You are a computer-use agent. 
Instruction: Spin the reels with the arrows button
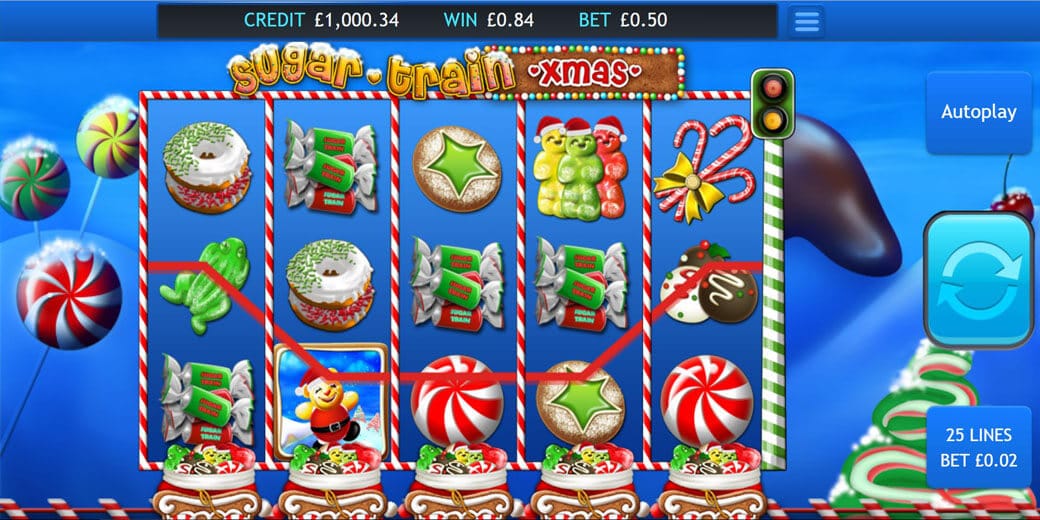pyautogui.click(x=978, y=278)
